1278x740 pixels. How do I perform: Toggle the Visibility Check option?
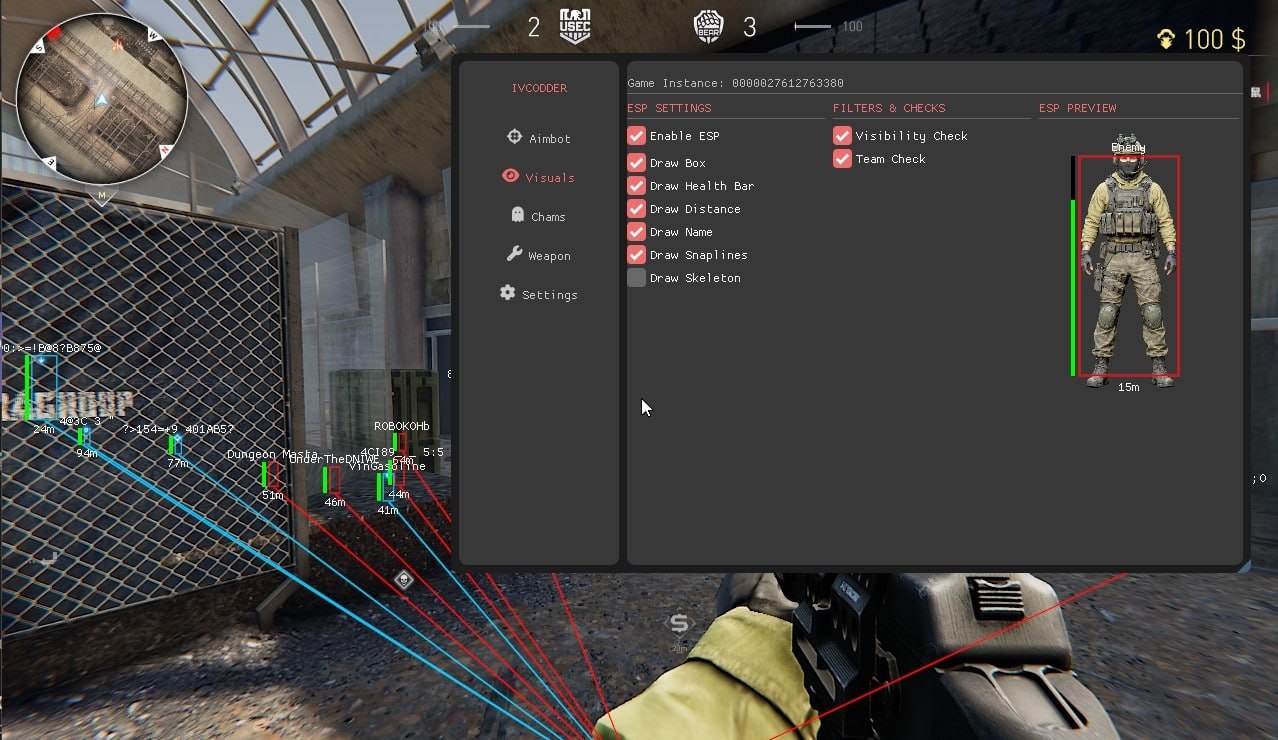pyautogui.click(x=843, y=136)
